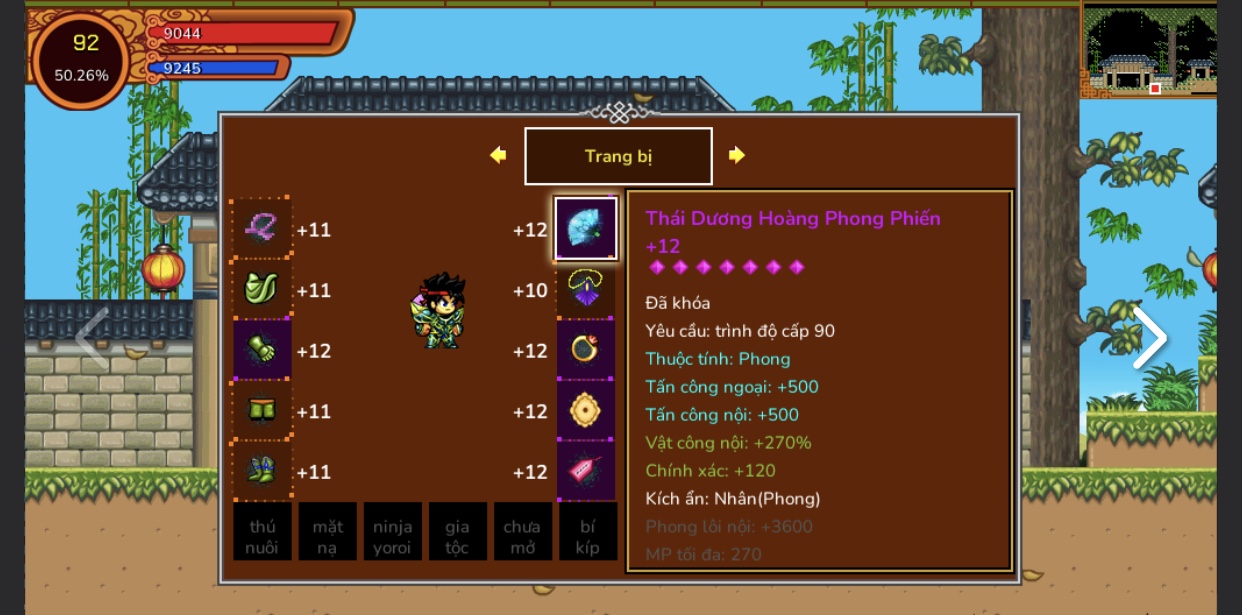Select the green glove equipment slot
1242x615 pixels.
click(x=262, y=350)
